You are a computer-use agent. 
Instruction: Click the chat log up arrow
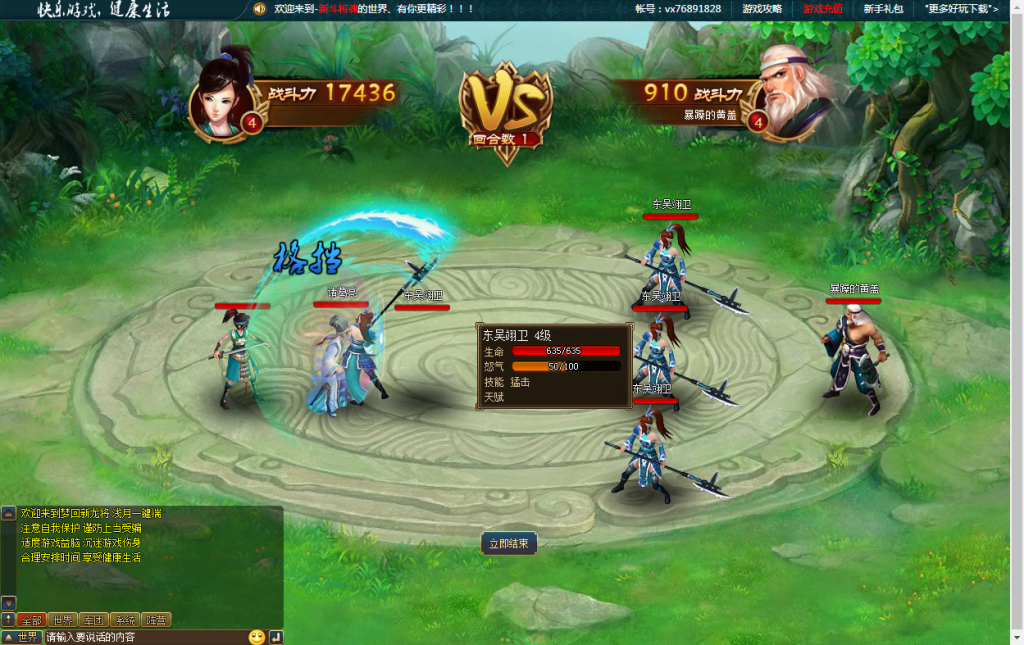point(9,513)
